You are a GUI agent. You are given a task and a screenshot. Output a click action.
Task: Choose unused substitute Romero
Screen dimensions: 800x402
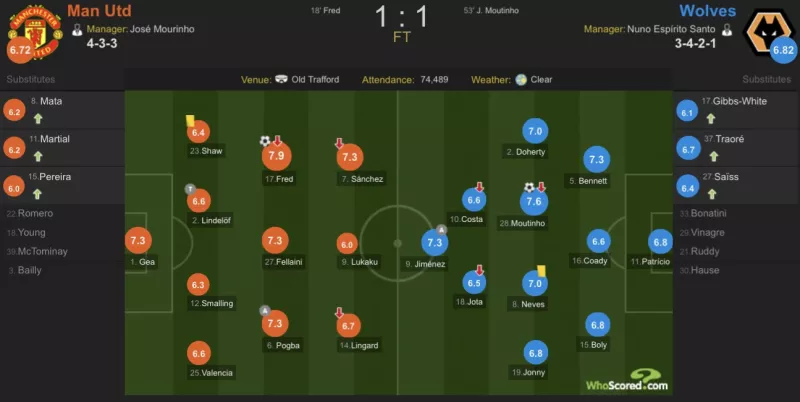tap(46, 213)
